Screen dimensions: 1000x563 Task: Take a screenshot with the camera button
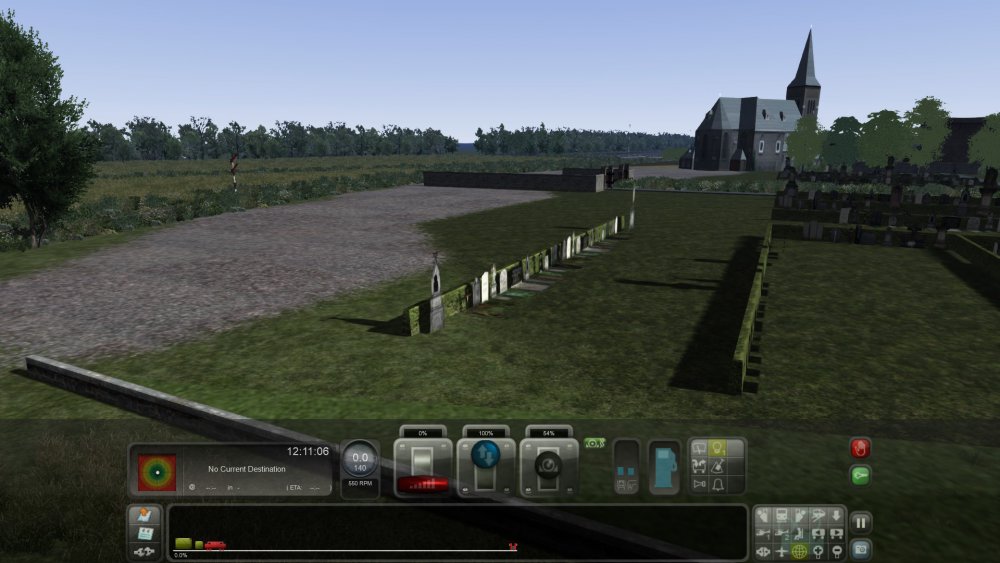[x=860, y=548]
